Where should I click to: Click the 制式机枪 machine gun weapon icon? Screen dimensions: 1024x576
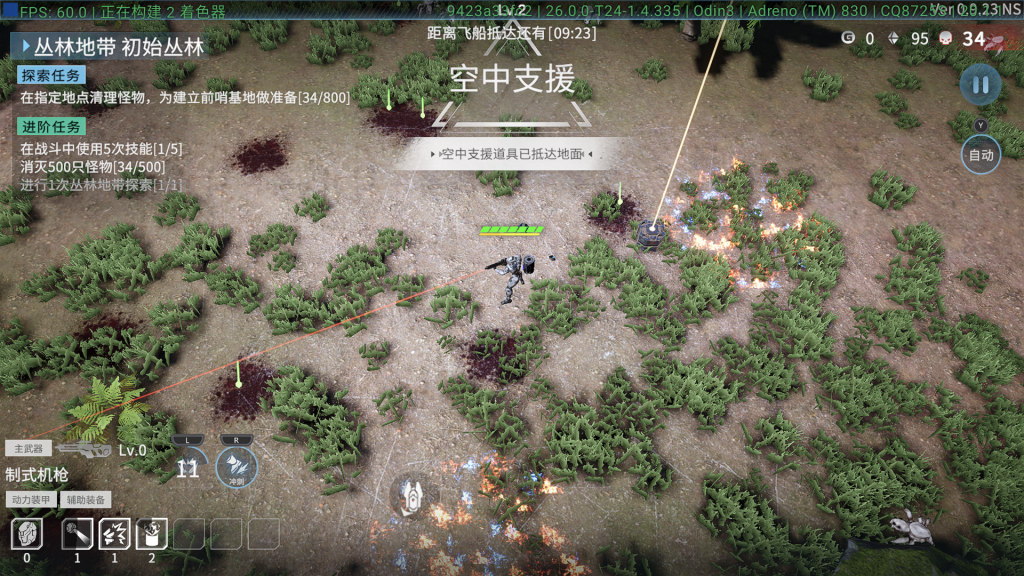tap(84, 450)
